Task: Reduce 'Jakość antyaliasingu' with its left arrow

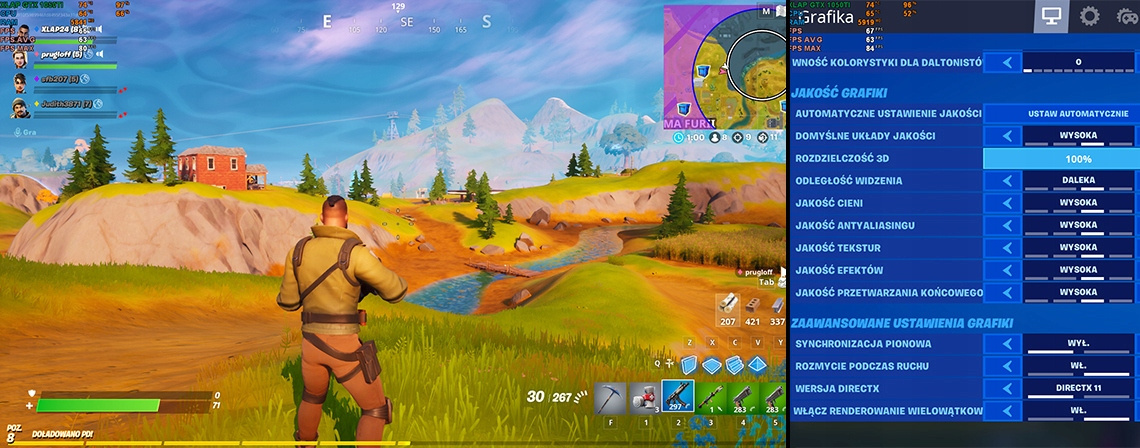Action: click(1004, 225)
